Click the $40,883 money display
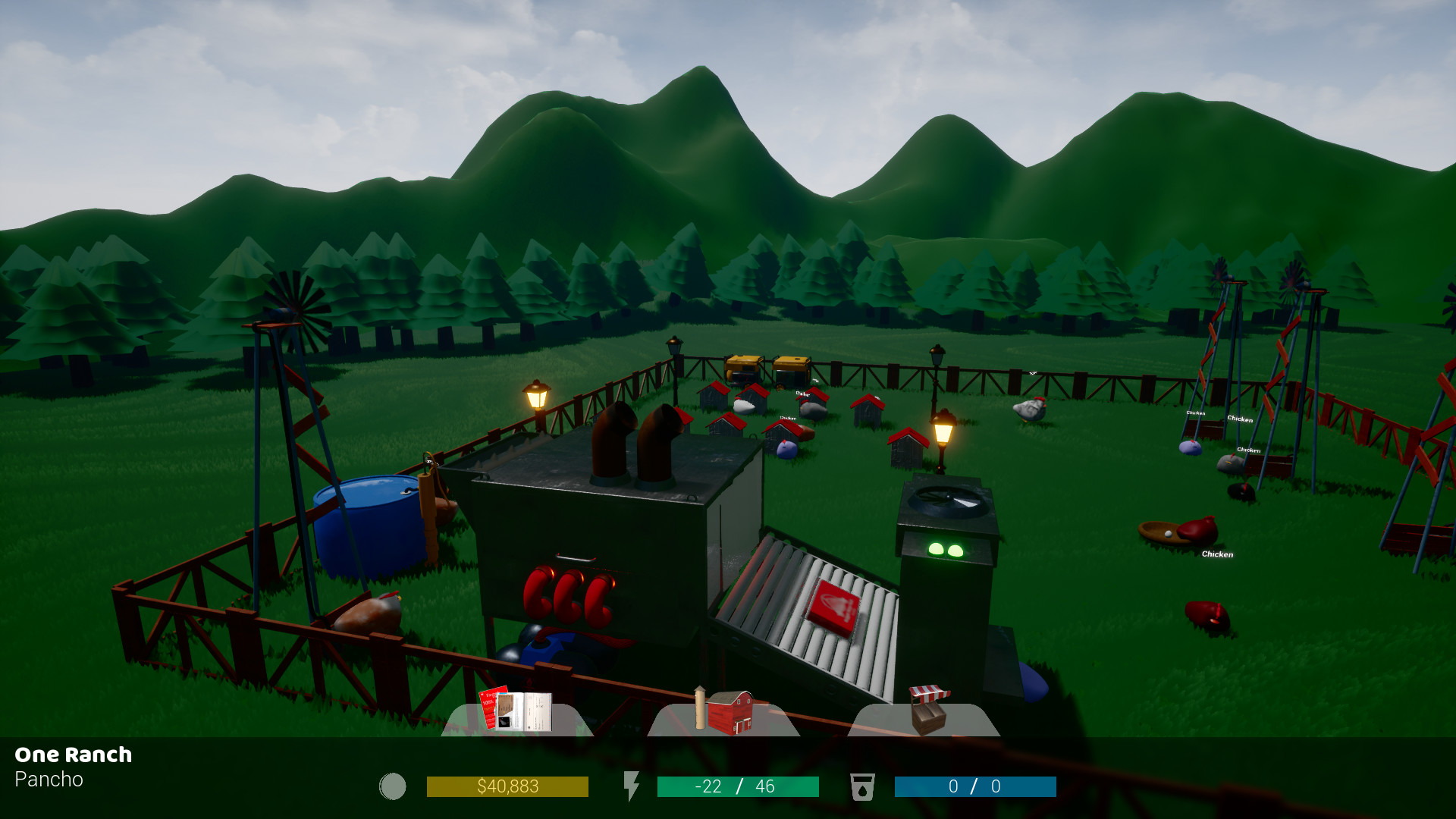The image size is (1456, 819). (x=507, y=786)
